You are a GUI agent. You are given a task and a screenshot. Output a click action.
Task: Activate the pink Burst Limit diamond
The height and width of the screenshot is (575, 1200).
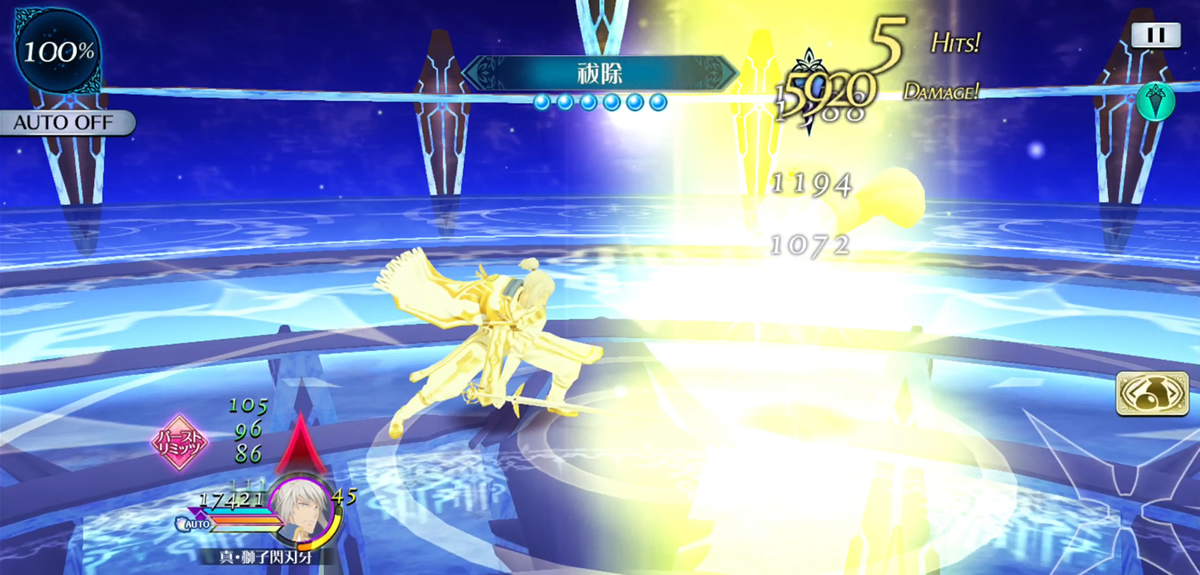179,443
